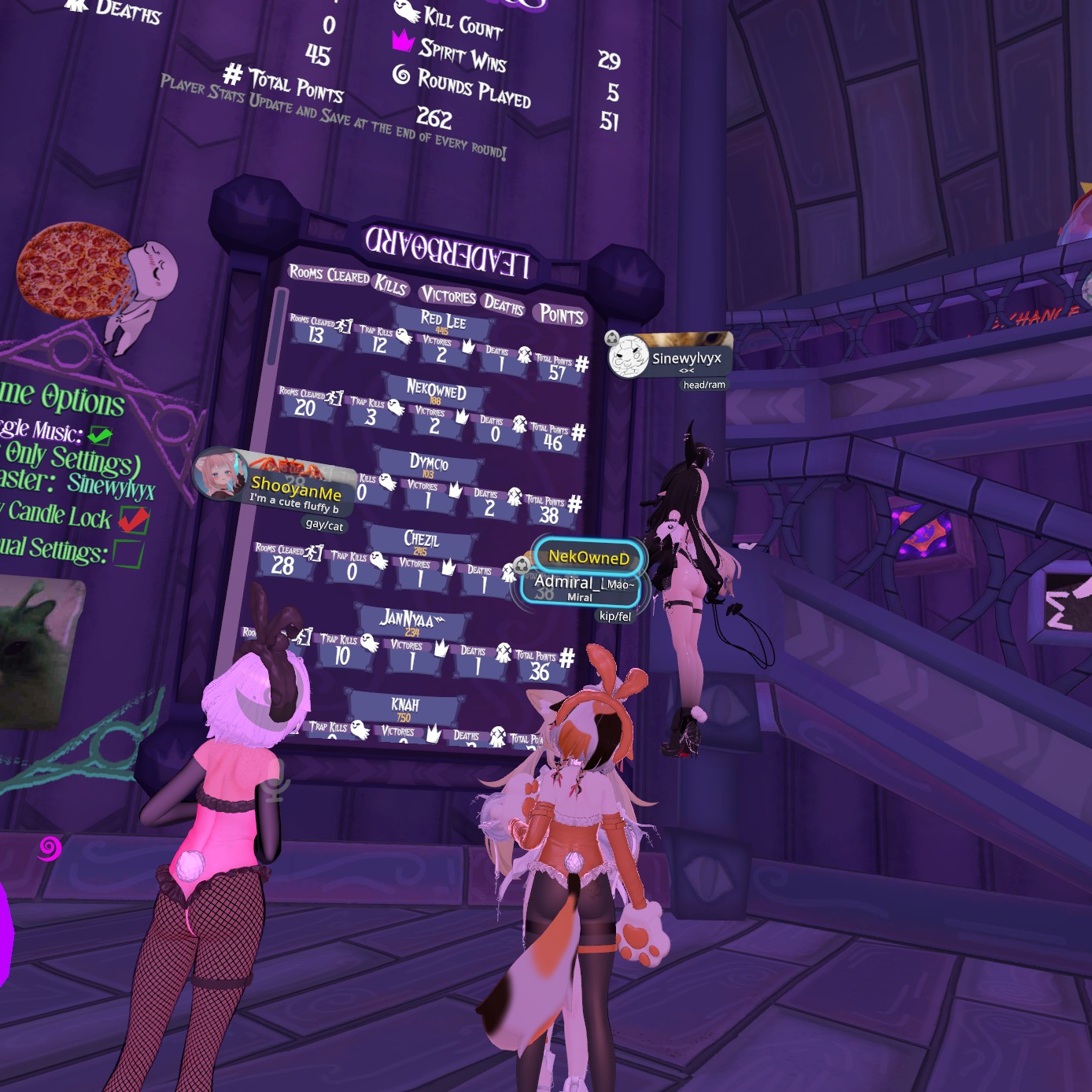Image resolution: width=1092 pixels, height=1092 pixels.
Task: Untick the Candle Lock checkbox
Action: tap(133, 519)
